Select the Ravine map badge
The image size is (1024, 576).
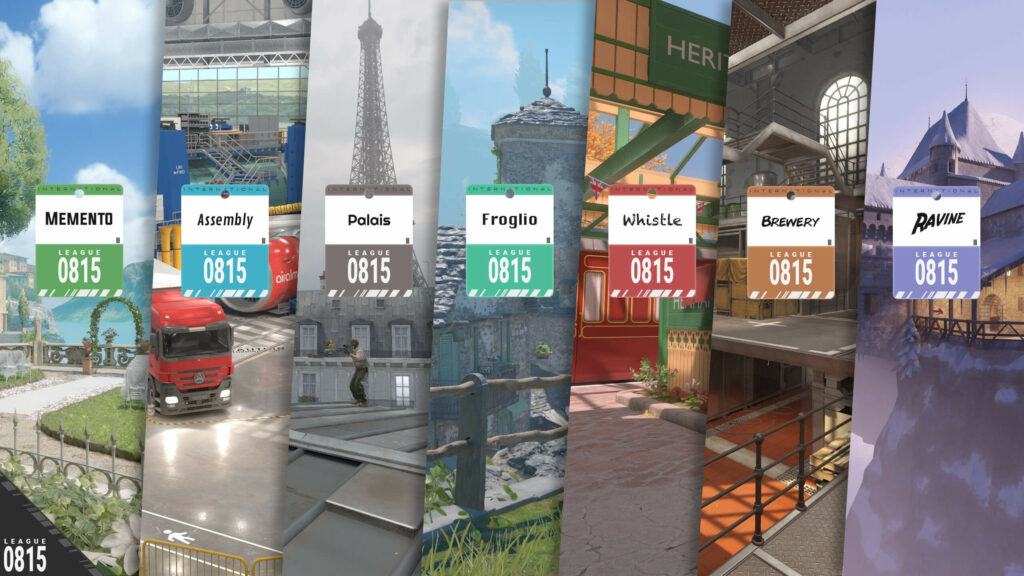936,243
